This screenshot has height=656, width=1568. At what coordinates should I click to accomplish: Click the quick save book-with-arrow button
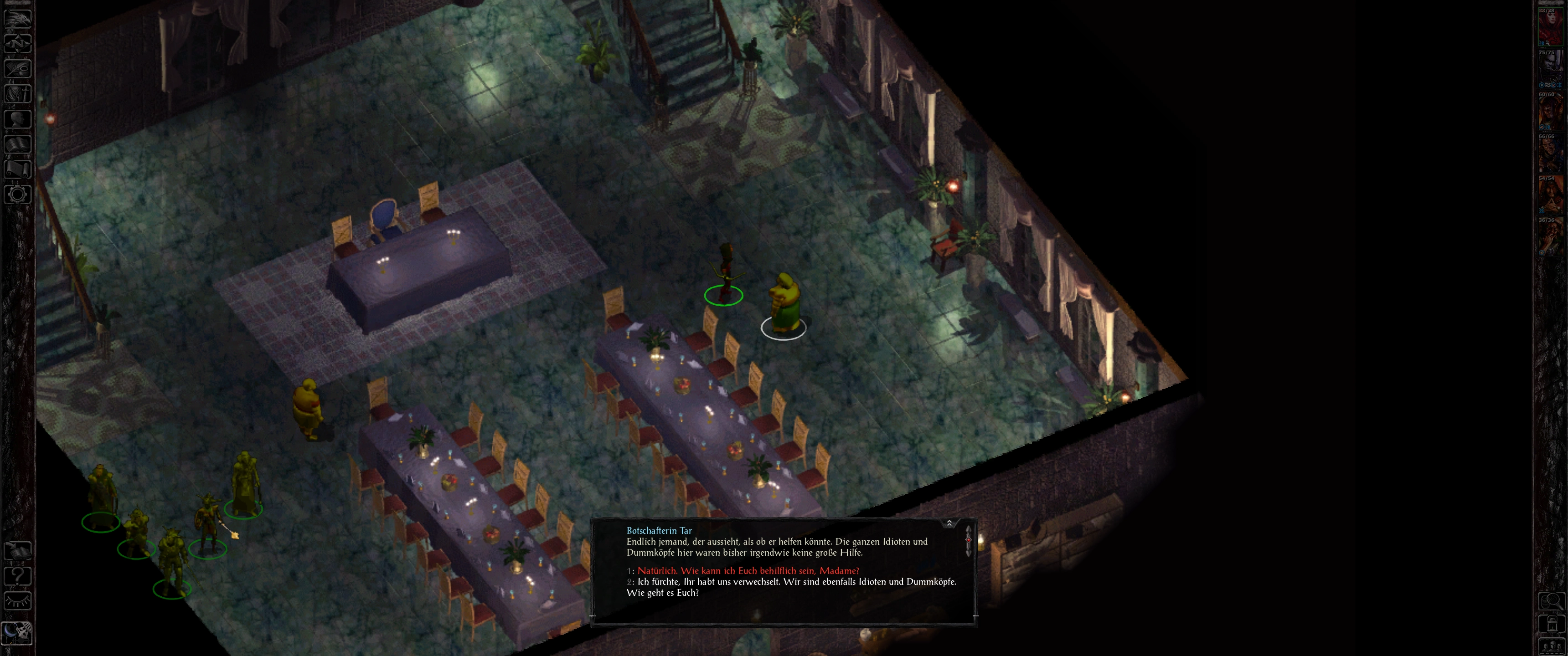tap(18, 551)
